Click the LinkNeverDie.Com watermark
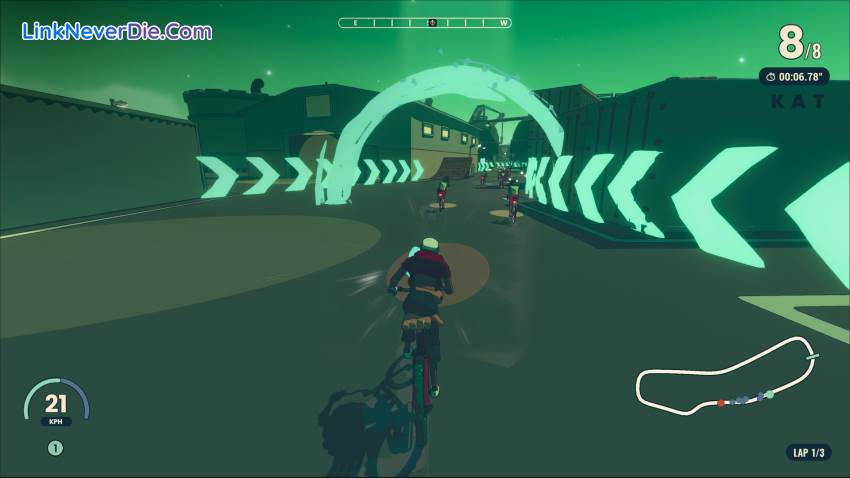This screenshot has width=850, height=478. (x=116, y=31)
